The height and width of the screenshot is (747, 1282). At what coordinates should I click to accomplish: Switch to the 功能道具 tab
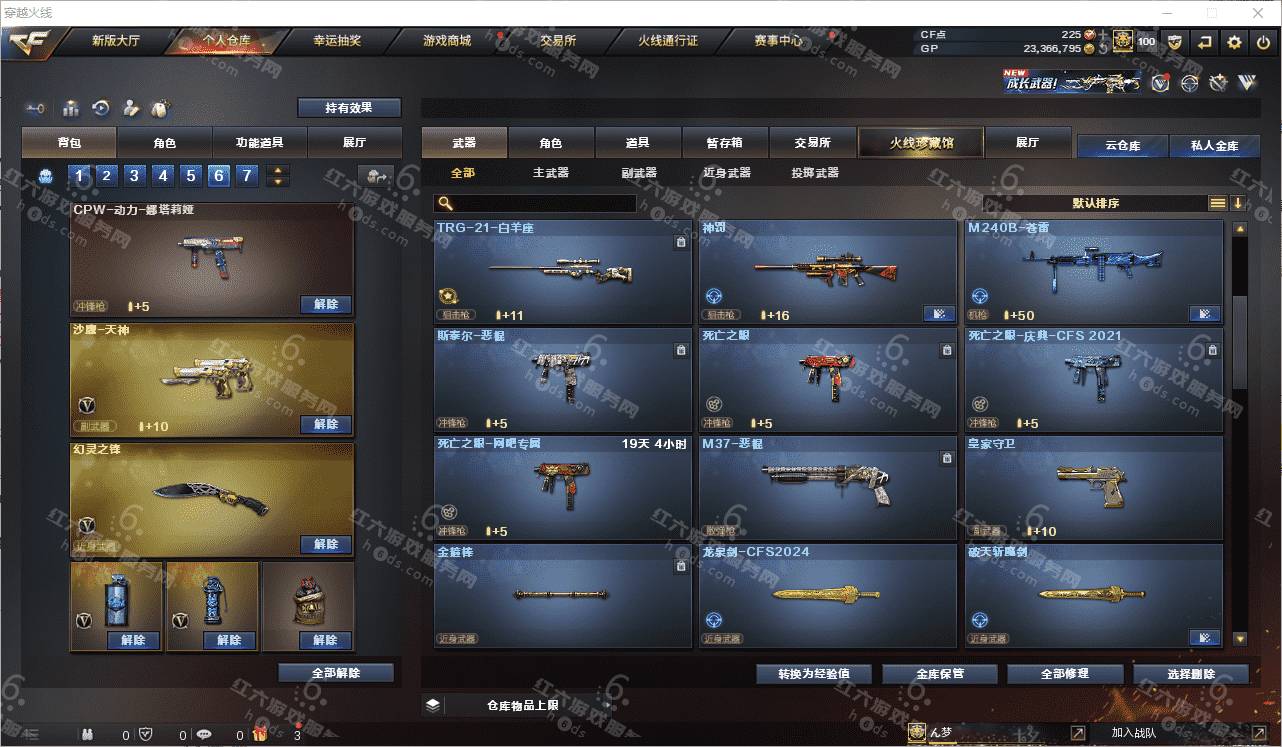[x=259, y=143]
